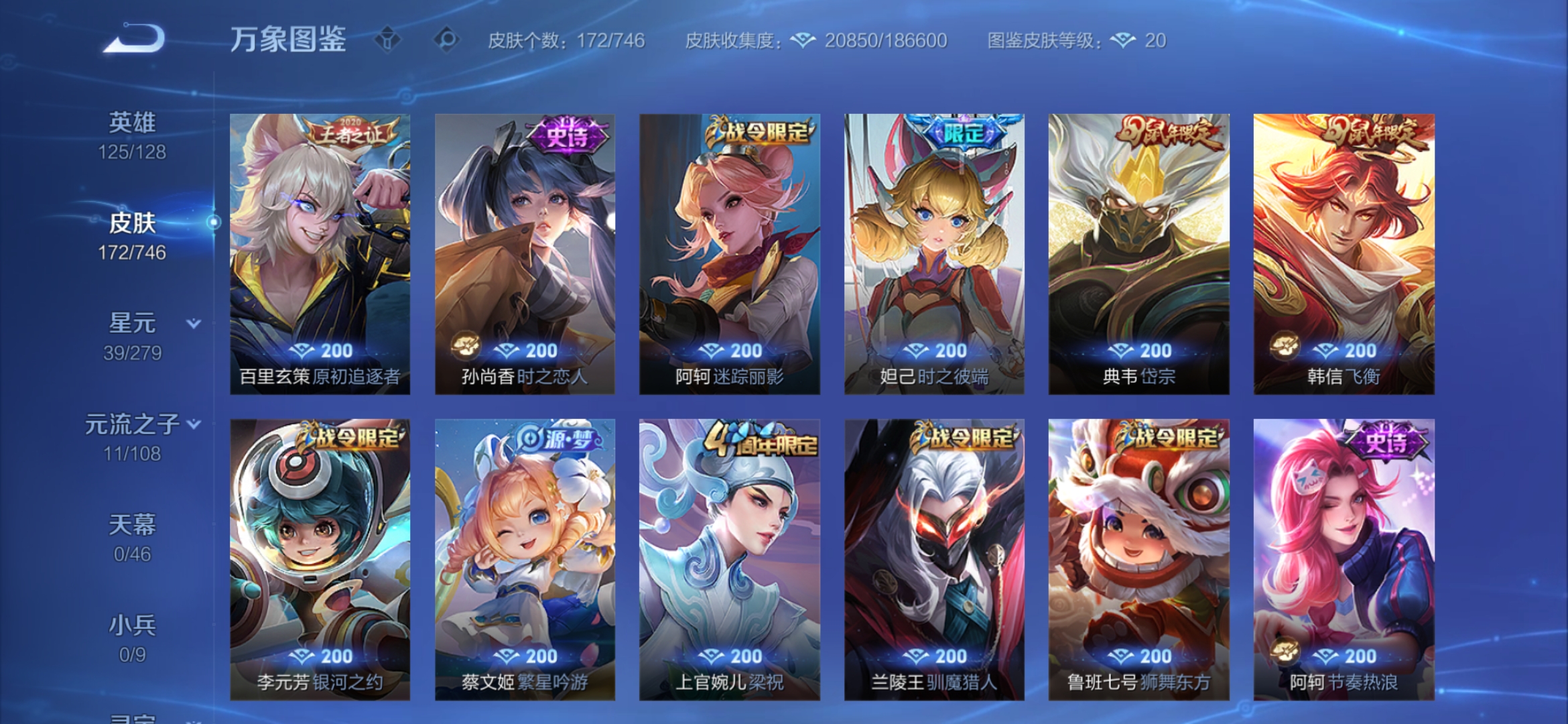Expand the 灵宝 section at the bottom

click(x=132, y=717)
